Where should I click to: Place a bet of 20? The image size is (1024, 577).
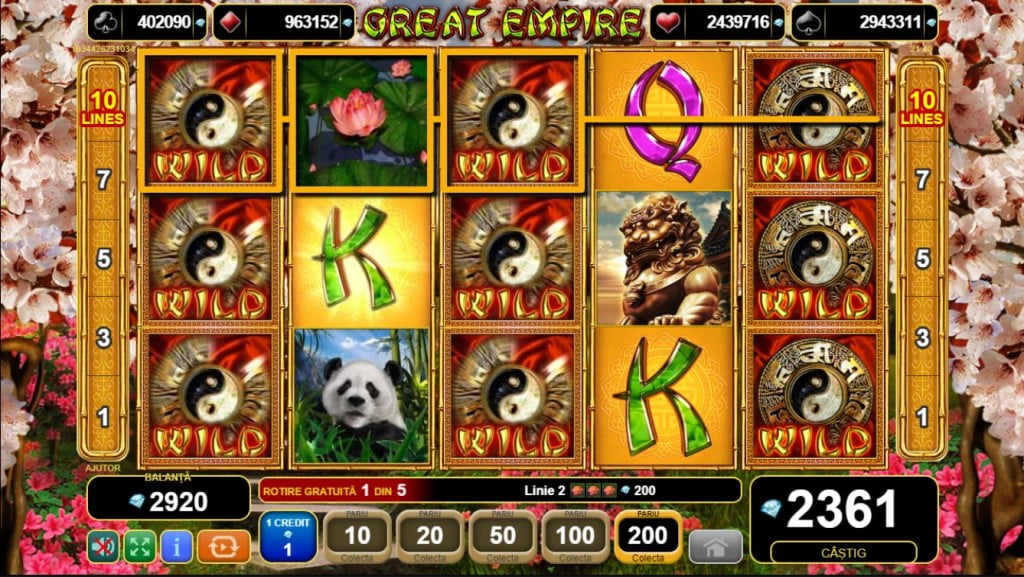point(430,538)
